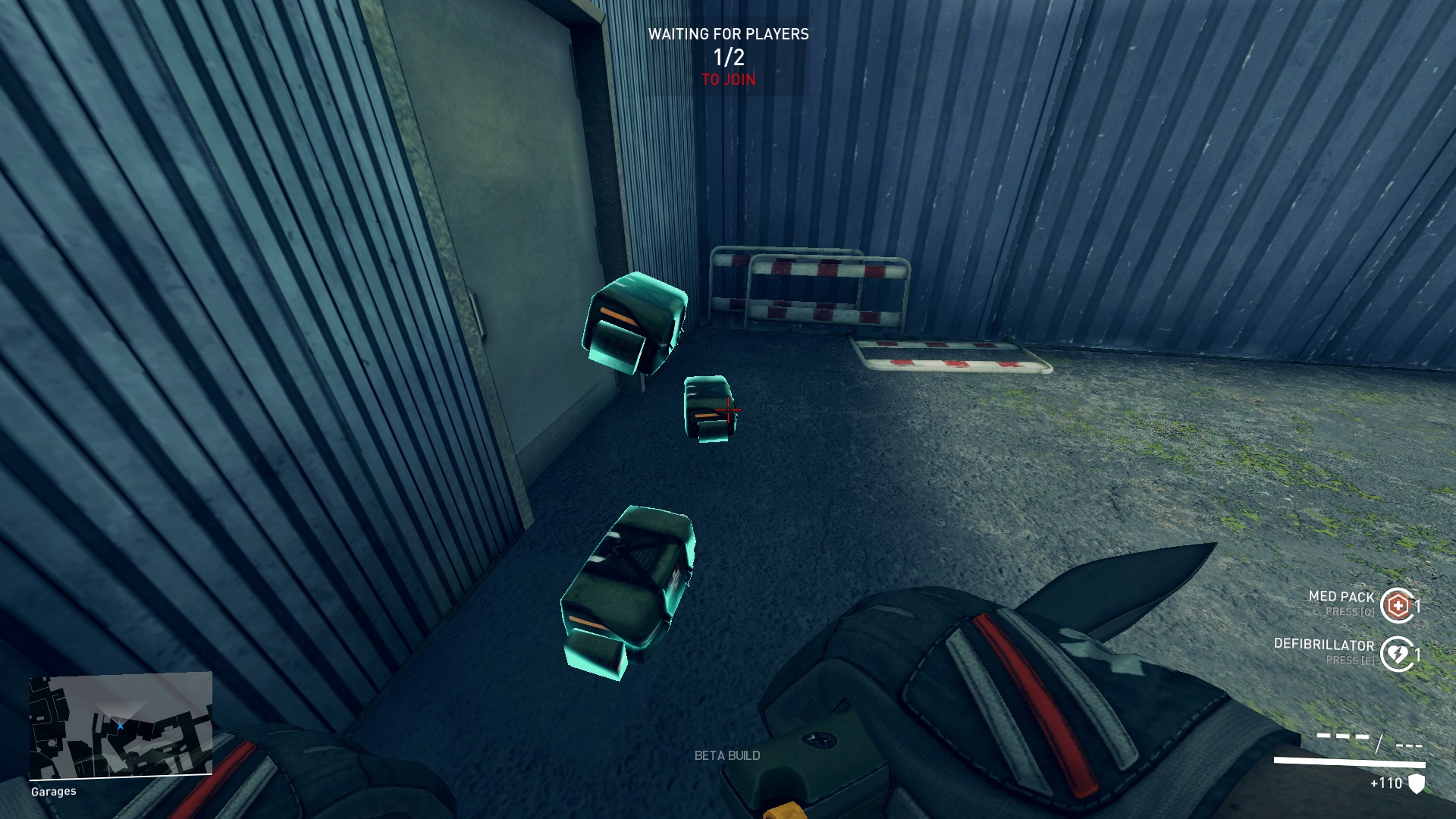1456x819 pixels.
Task: Activate the Defibrillator icon
Action: coord(1397,654)
